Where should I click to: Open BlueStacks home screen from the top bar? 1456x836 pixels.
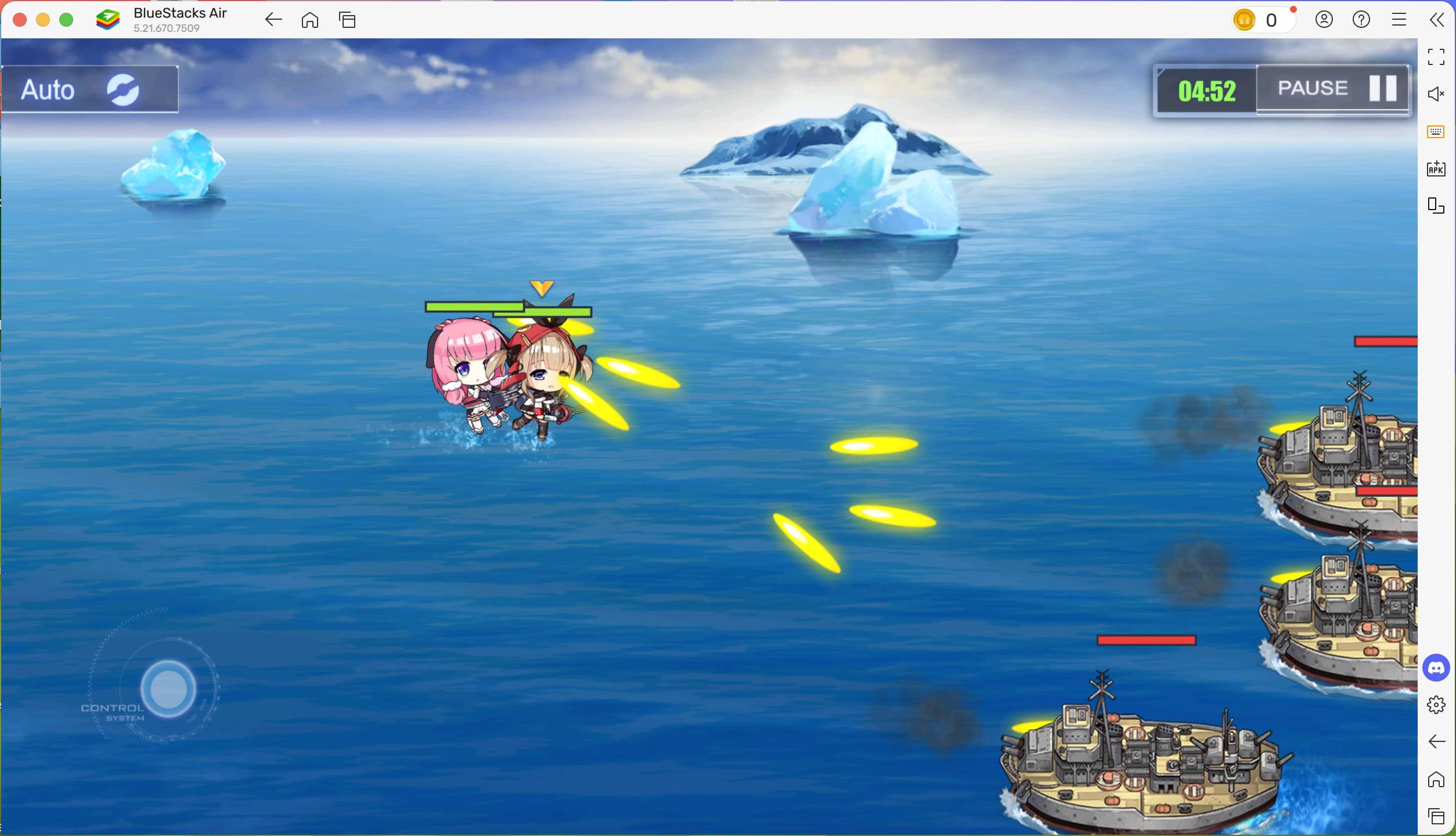pos(309,19)
